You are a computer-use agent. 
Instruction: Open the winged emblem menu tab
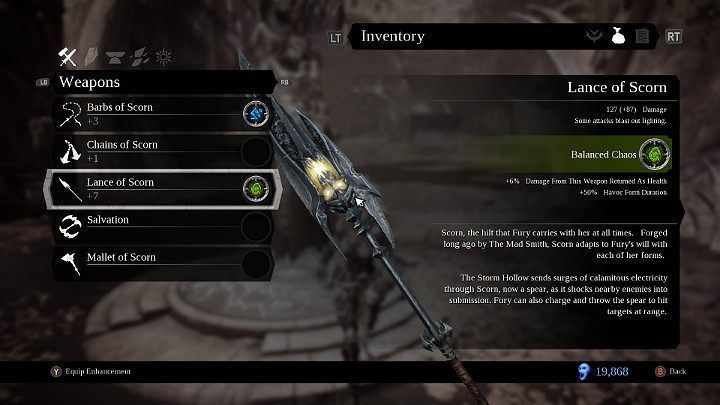(594, 37)
